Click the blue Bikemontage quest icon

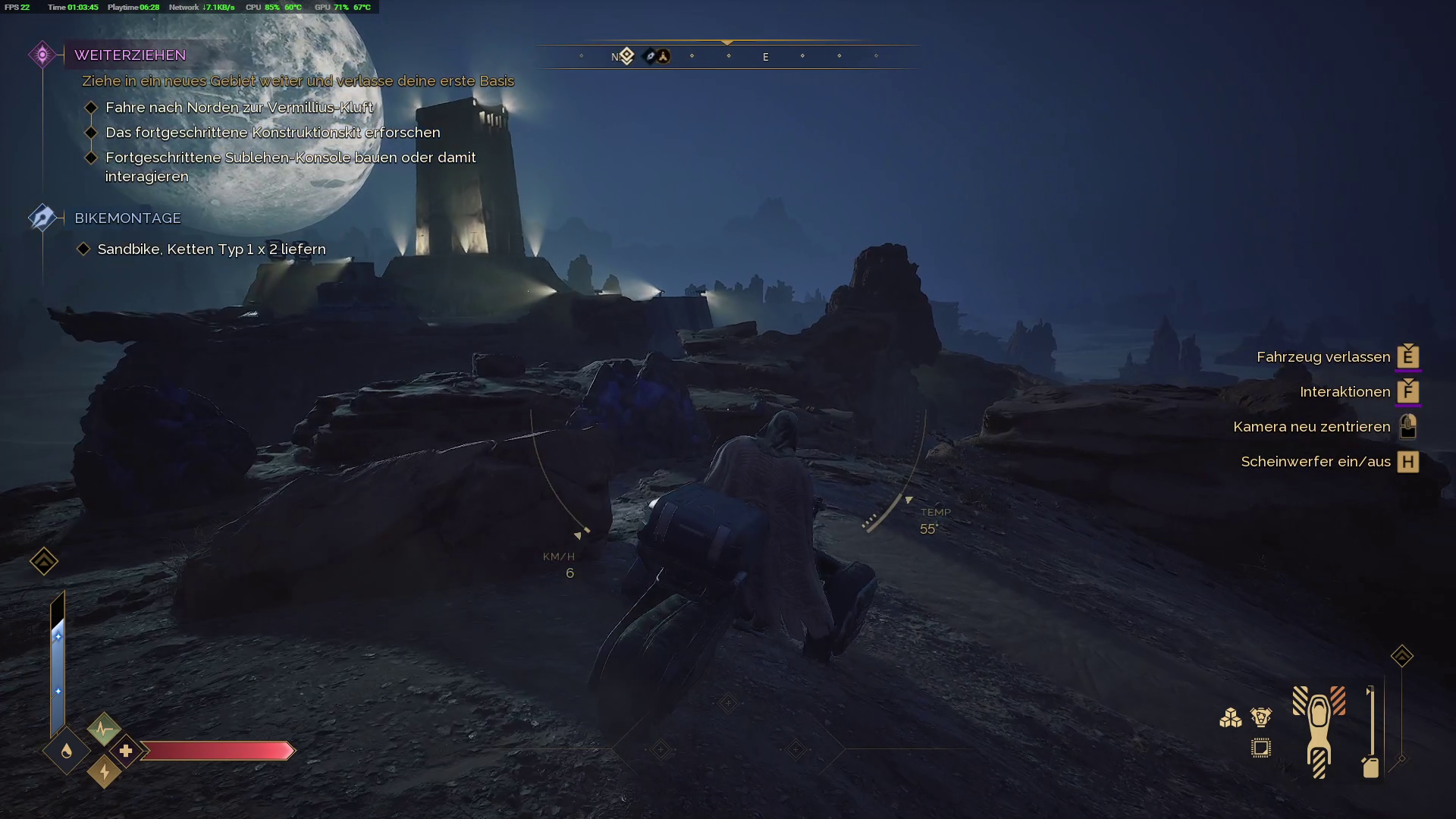pos(42,218)
